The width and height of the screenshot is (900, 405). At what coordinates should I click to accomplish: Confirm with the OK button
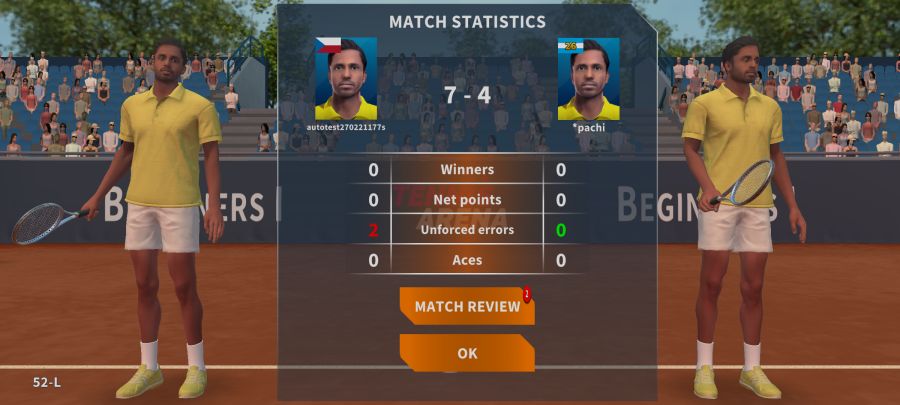pos(466,353)
